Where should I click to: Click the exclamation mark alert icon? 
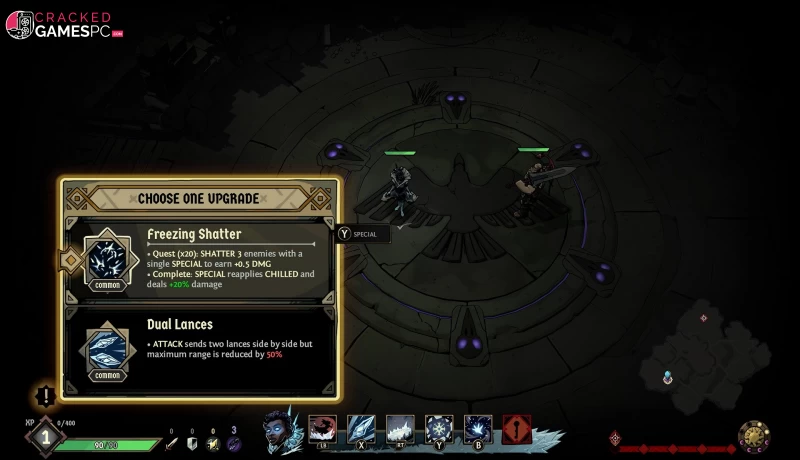coord(45,396)
